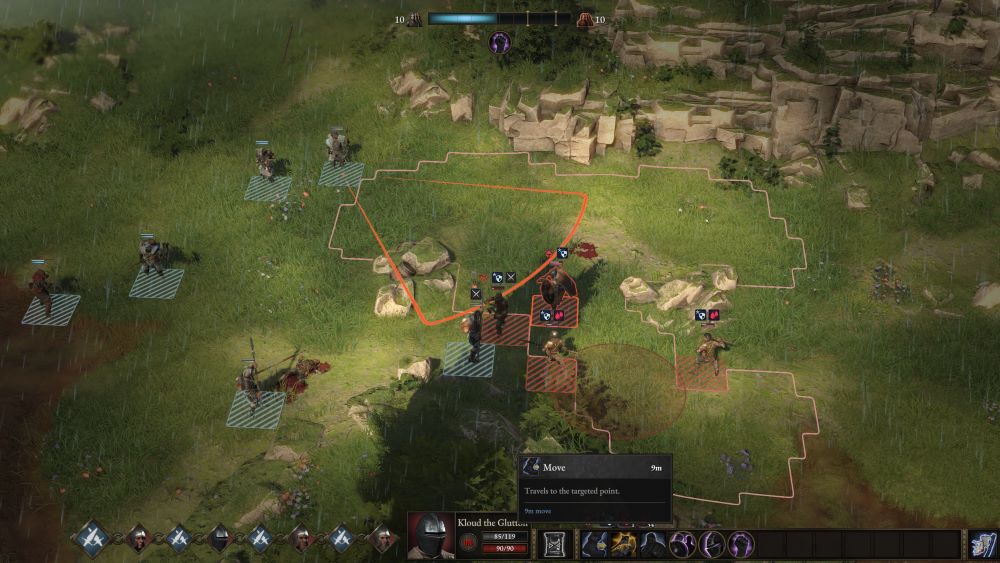Click the winged scroll button at hotbar end
The image size is (1000, 563).
(983, 544)
